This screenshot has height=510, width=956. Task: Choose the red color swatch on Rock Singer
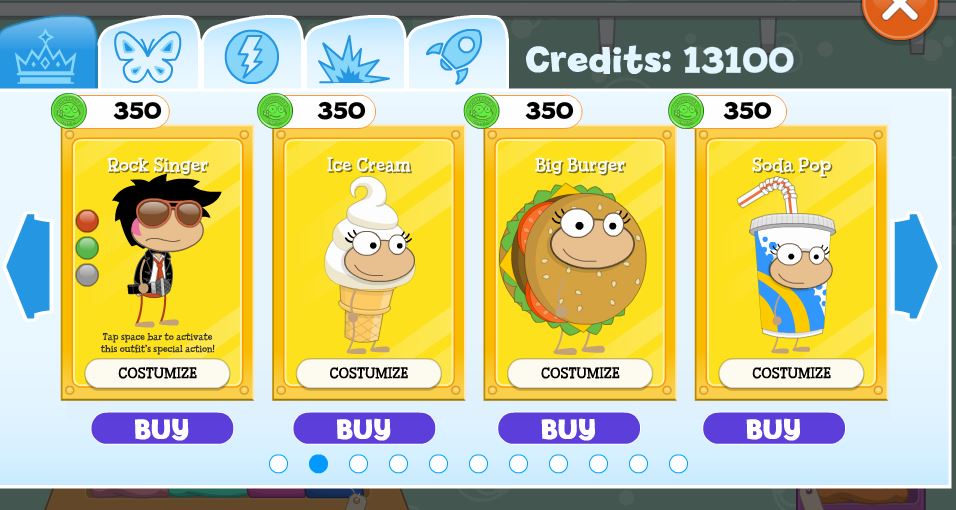coord(87,221)
